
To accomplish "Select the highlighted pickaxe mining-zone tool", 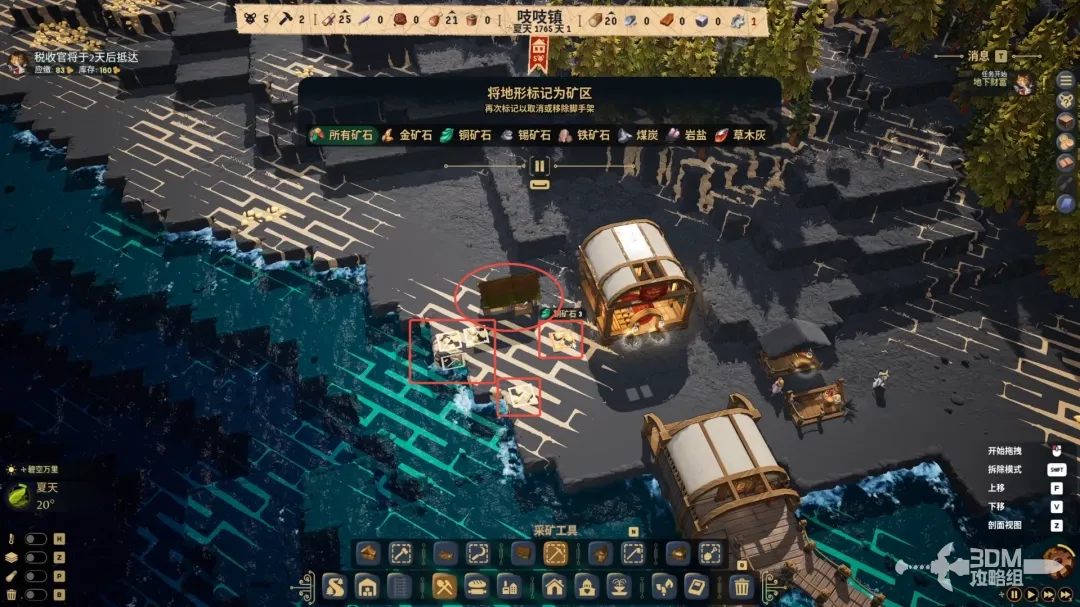I will tap(556, 553).
